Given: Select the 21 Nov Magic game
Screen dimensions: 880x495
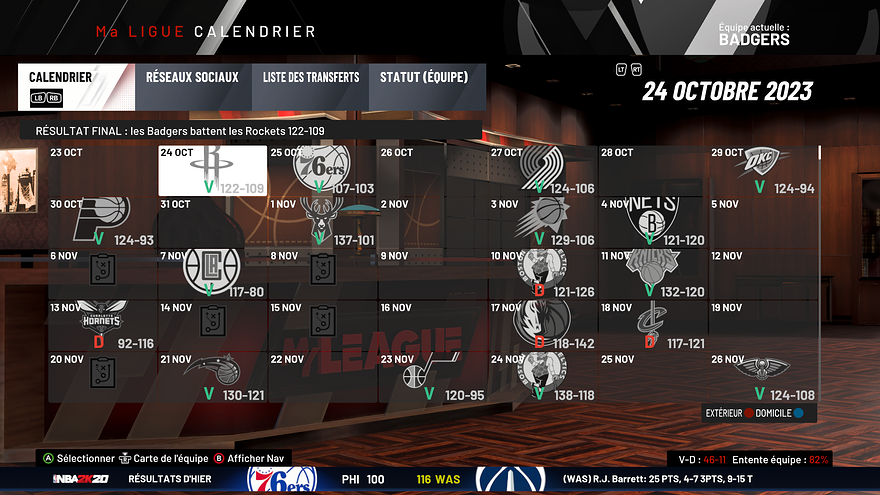Looking at the screenshot, I should [x=212, y=376].
